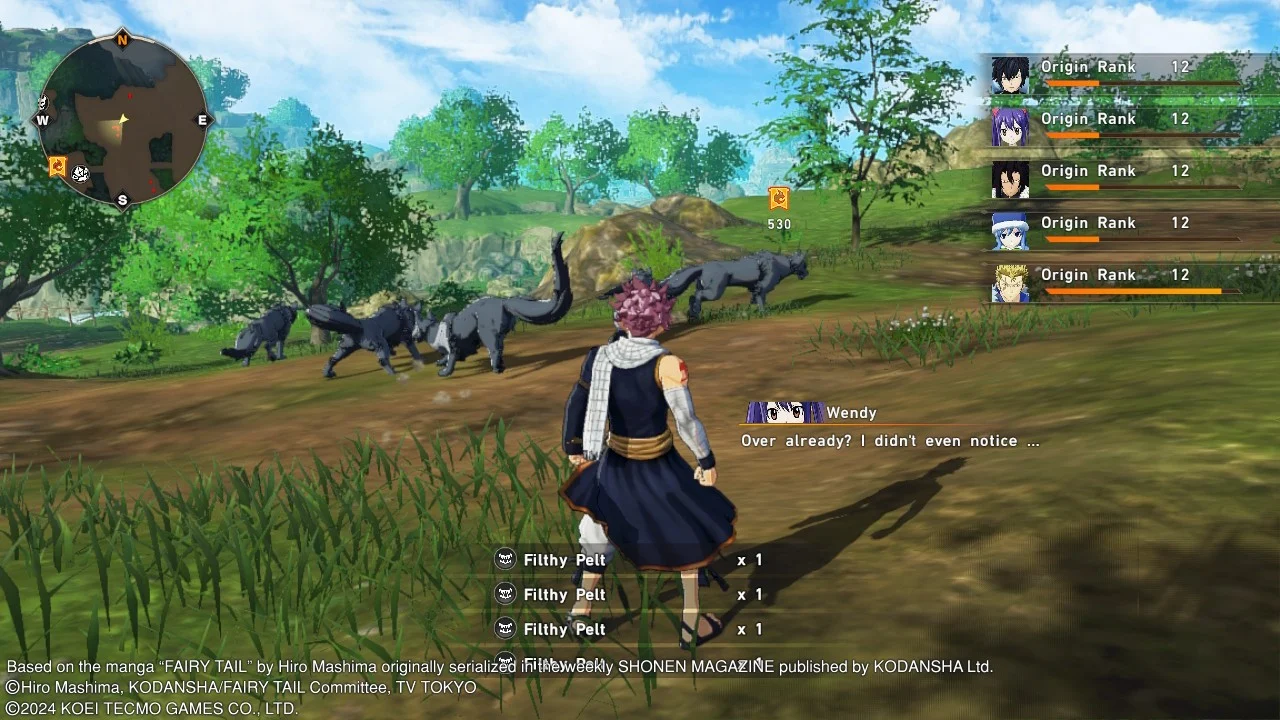Choose Laxus's blond party portrait
The width and height of the screenshot is (1280, 720).
click(1010, 284)
